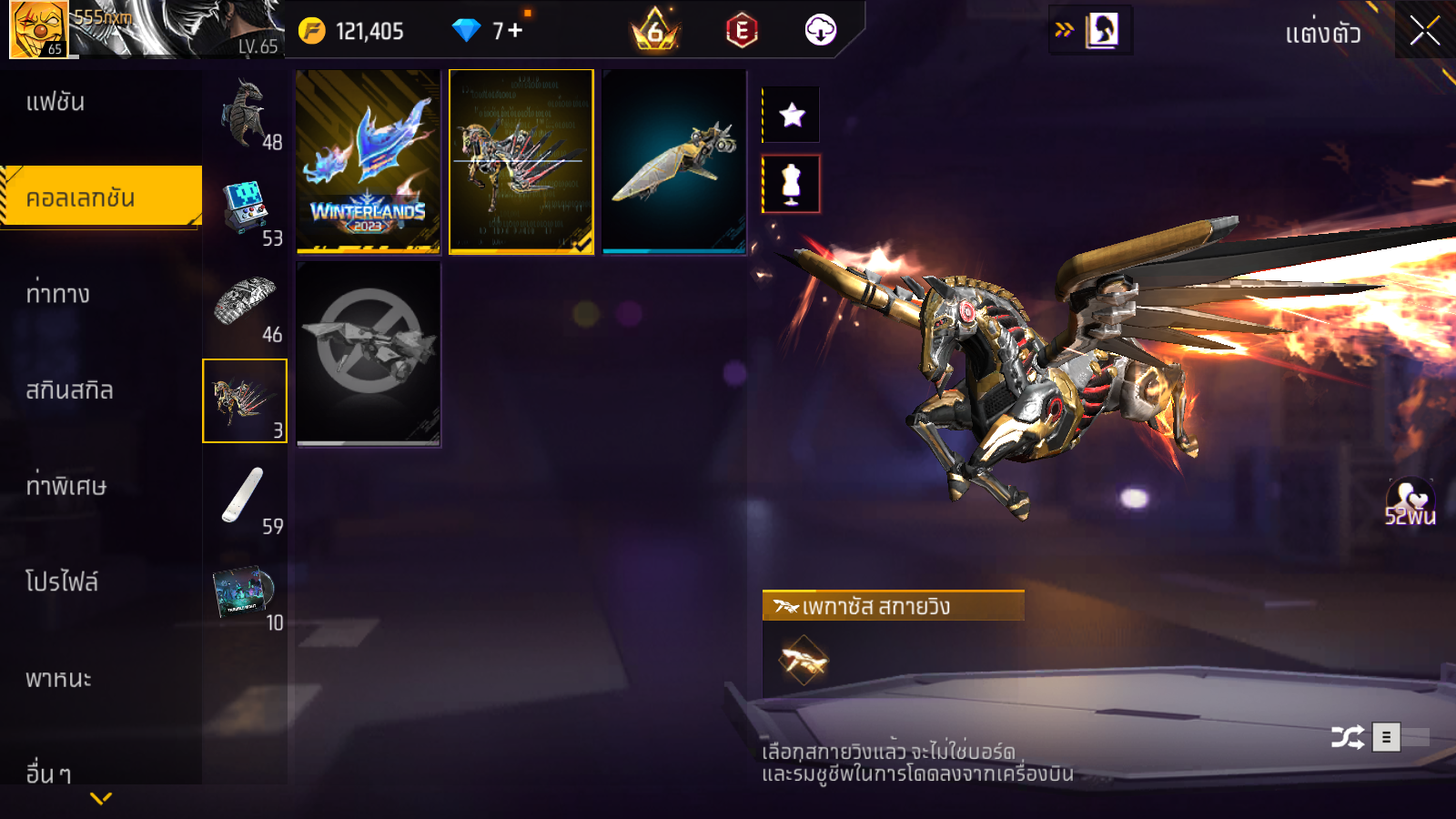The image size is (1456, 819).
Task: Close the dress-up screen with the X
Action: [1424, 31]
